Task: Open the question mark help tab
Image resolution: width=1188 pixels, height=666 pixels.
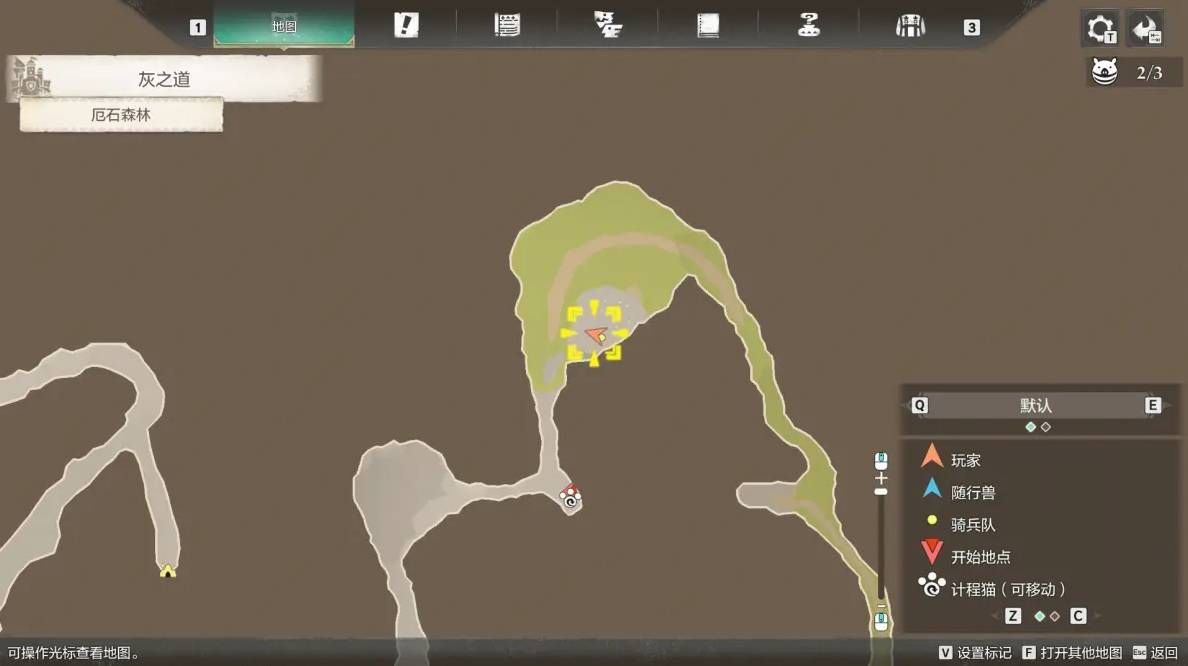Action: pyautogui.click(x=809, y=26)
